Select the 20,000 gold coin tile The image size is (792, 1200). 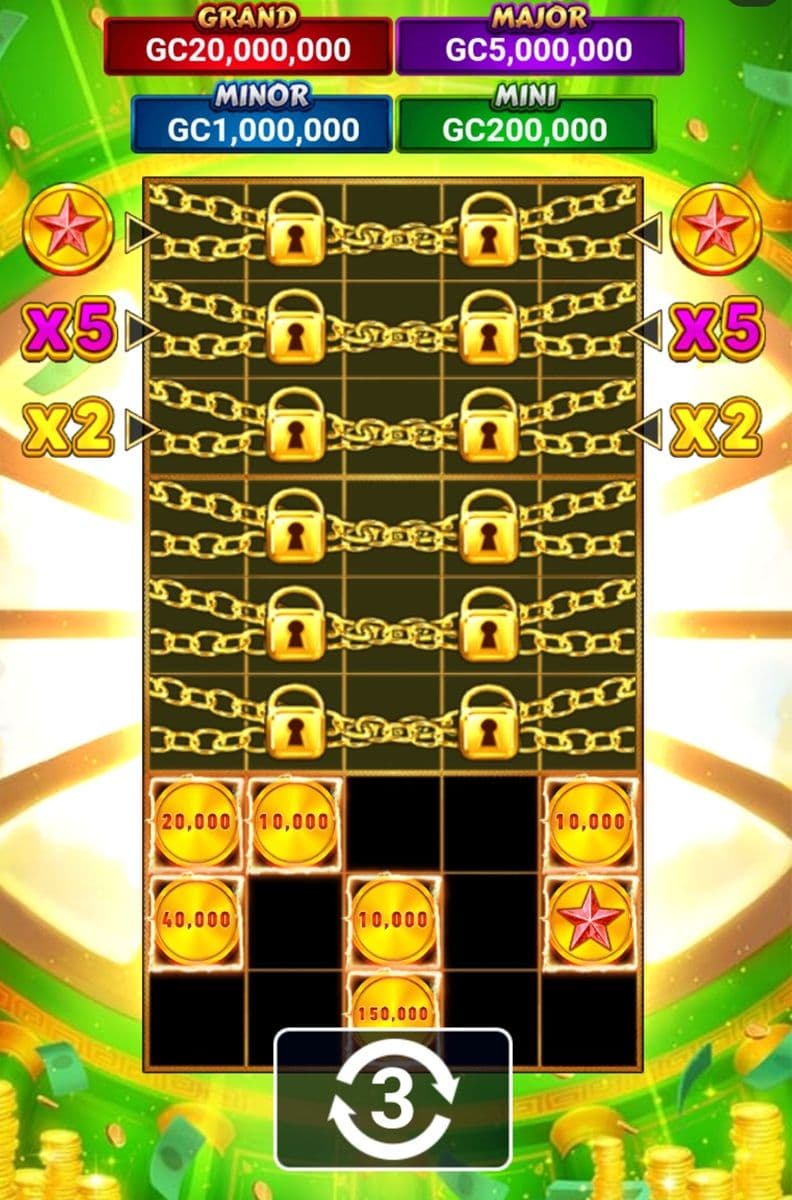coord(196,822)
